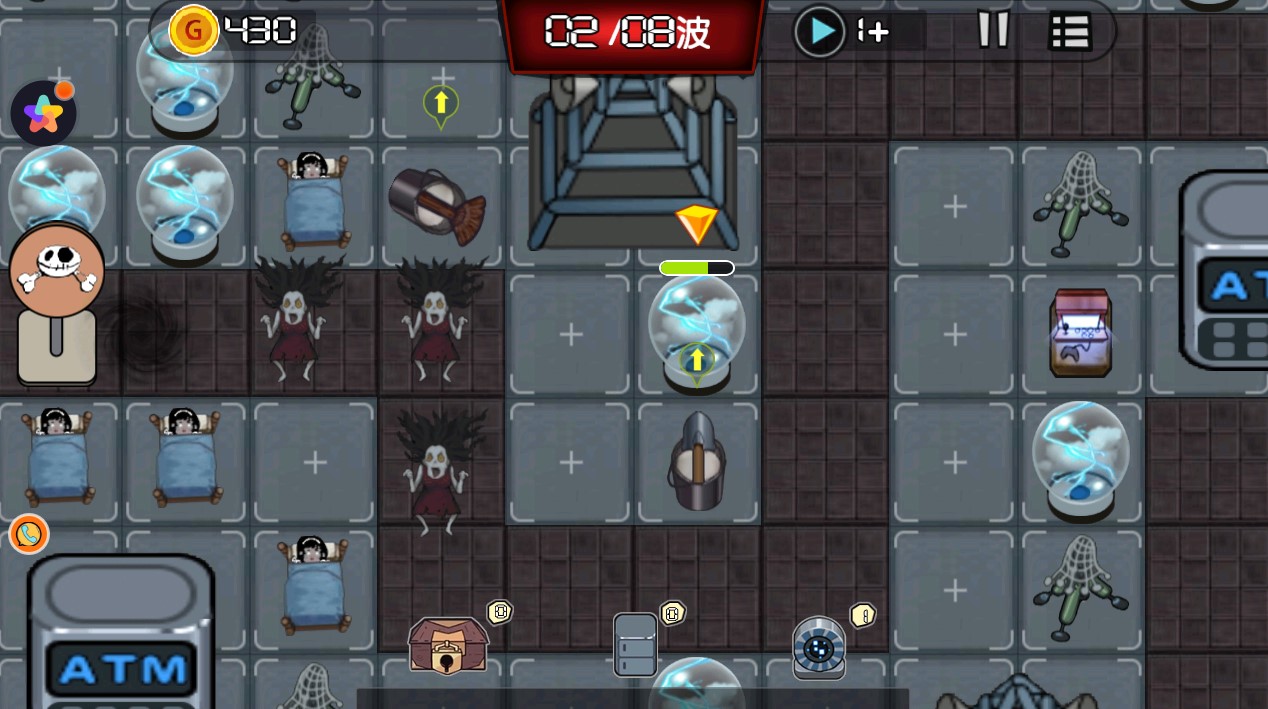Select the locked treasure chest item
Screen dimensions: 1268x709
click(448, 645)
